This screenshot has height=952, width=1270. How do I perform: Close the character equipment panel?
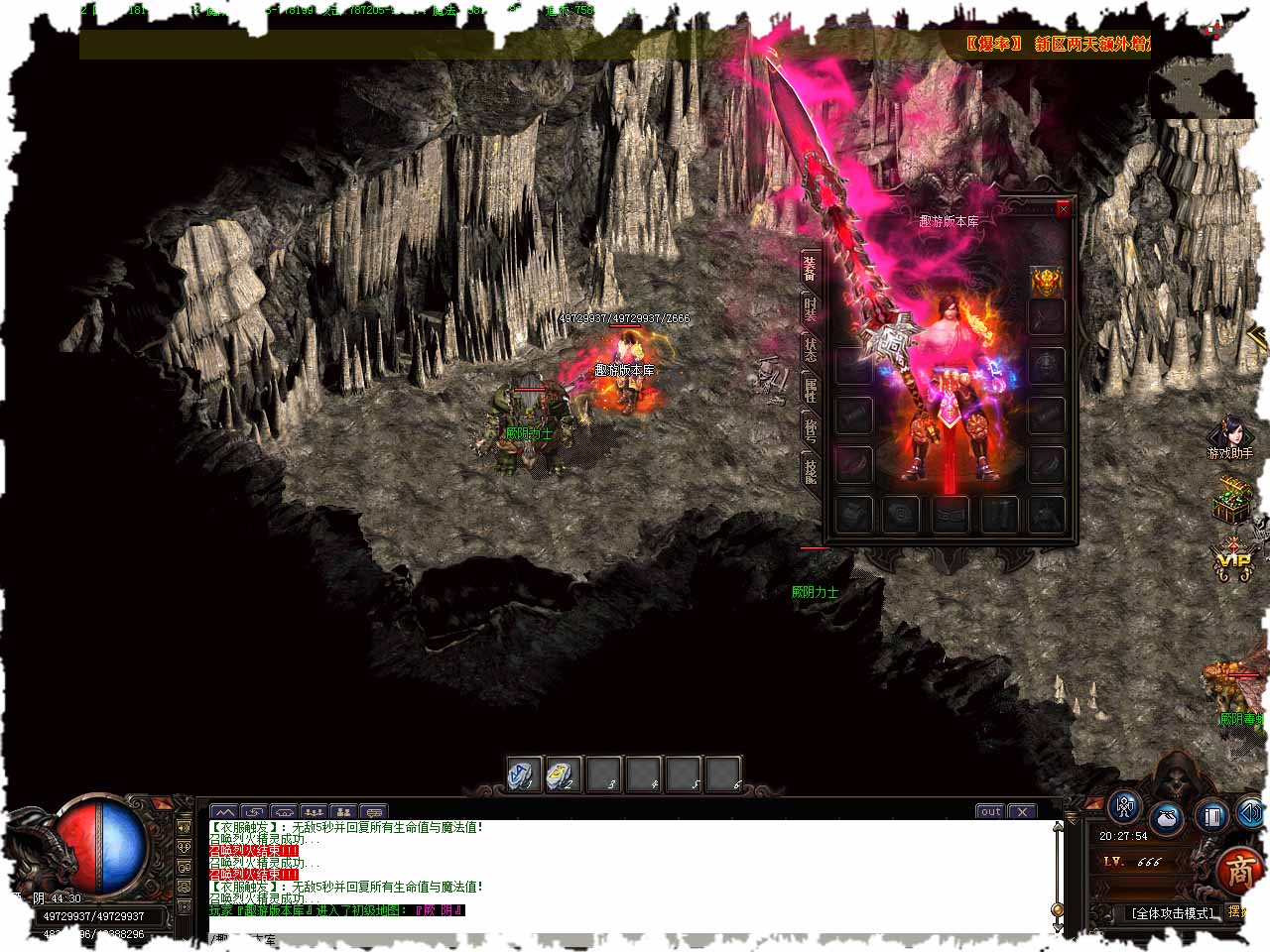click(1064, 209)
